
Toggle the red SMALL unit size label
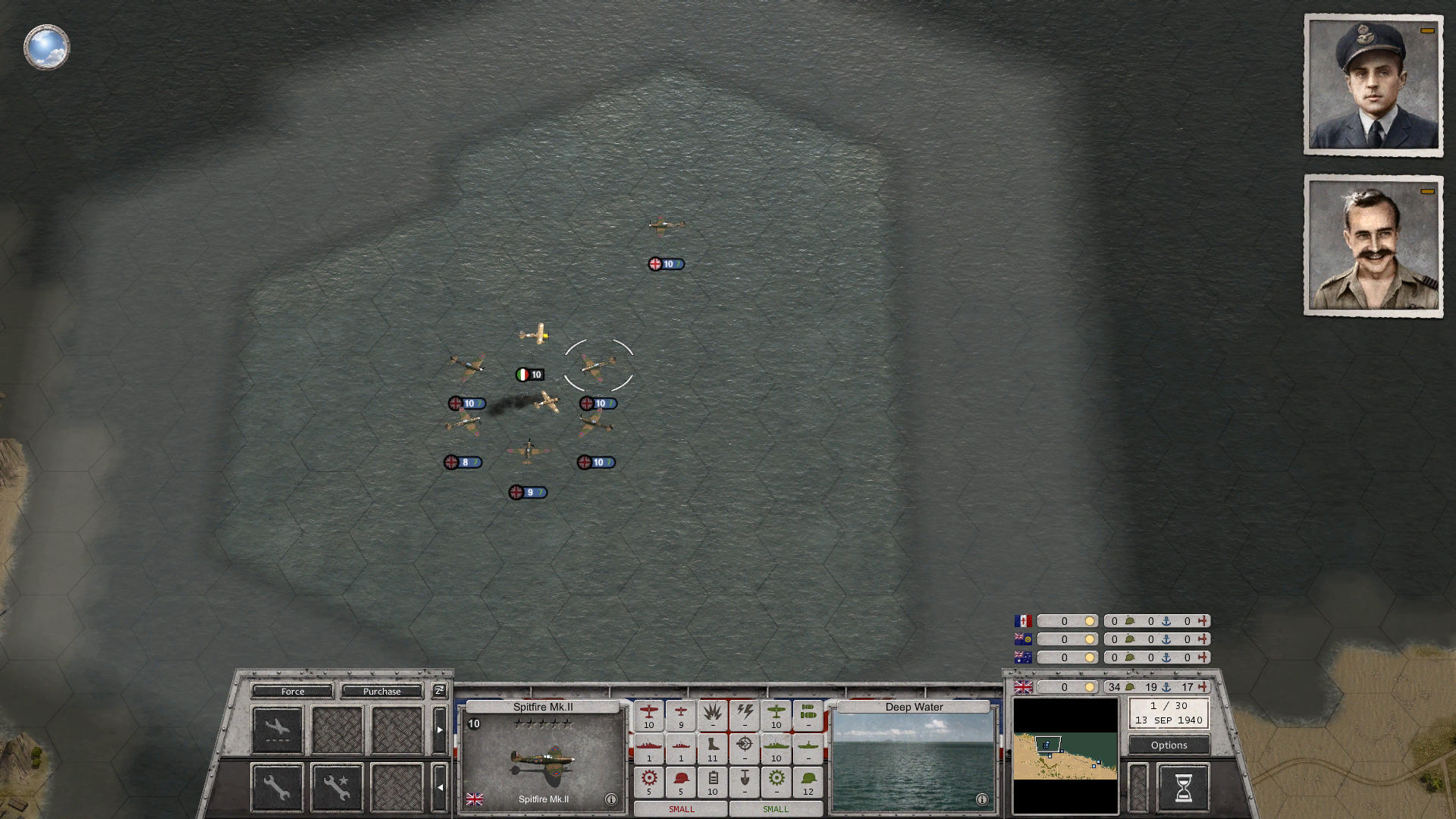[680, 809]
